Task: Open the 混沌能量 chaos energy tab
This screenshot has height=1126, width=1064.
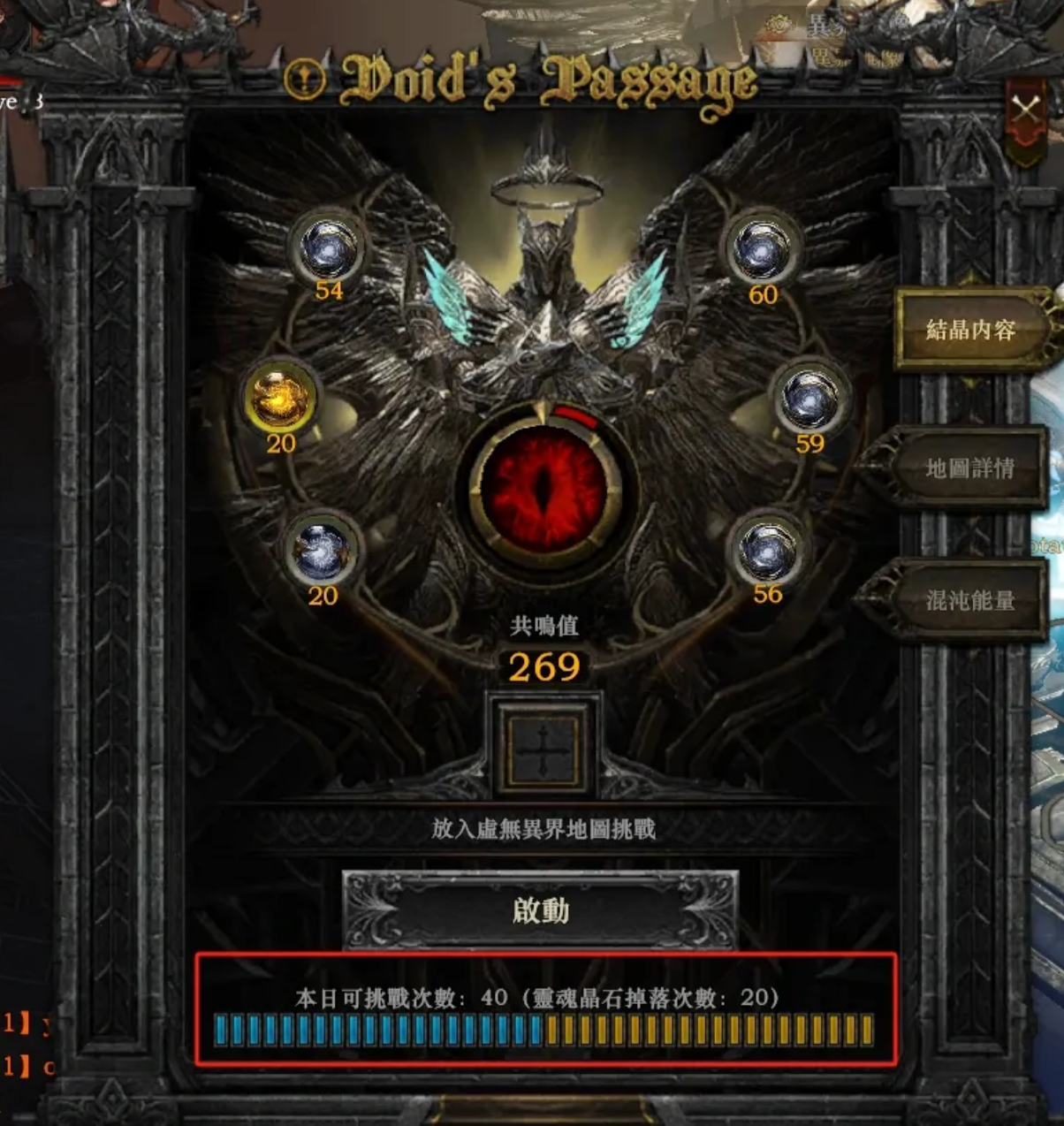Action: [969, 600]
